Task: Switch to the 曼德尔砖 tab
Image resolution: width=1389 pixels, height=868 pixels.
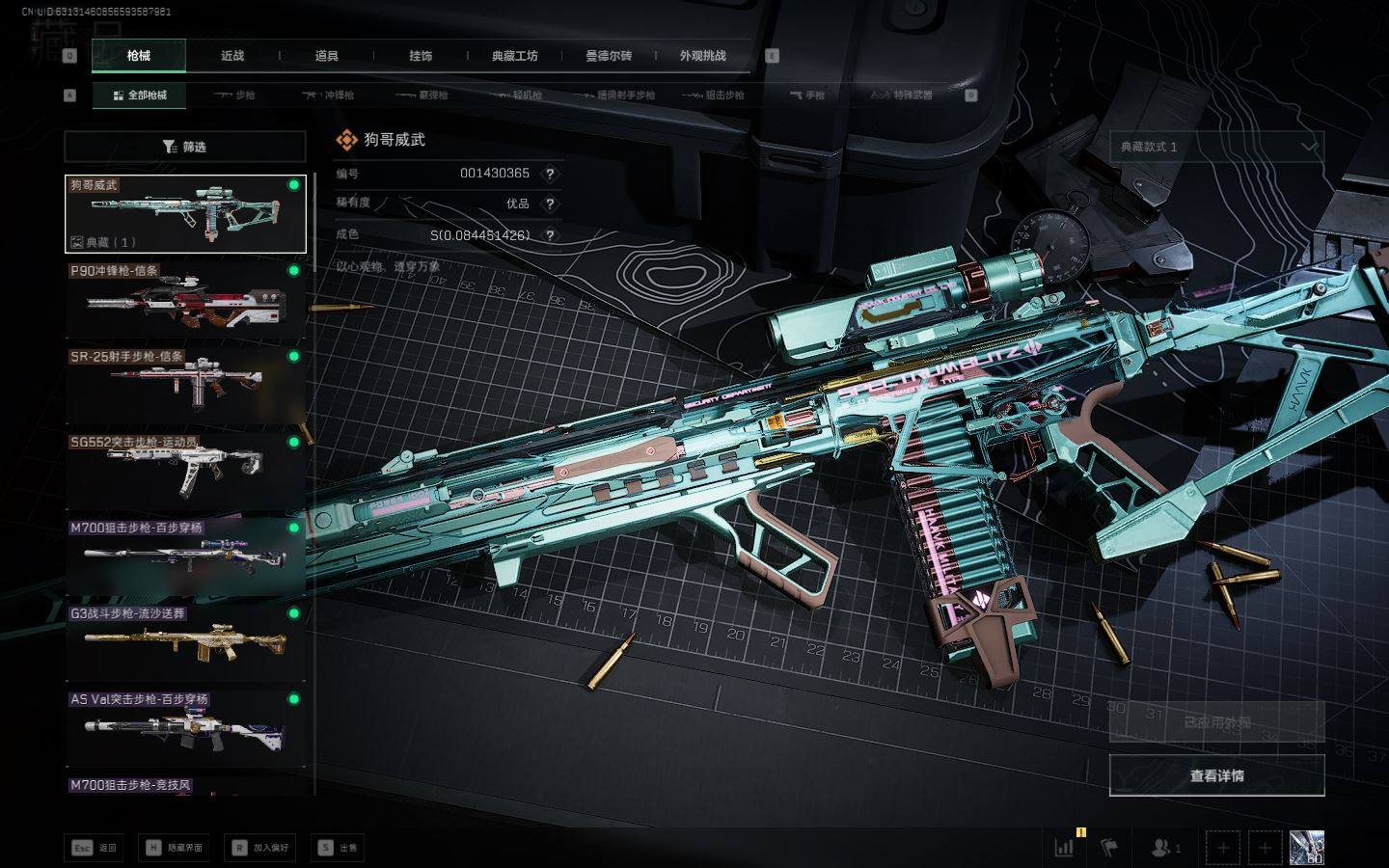Action: [609, 56]
